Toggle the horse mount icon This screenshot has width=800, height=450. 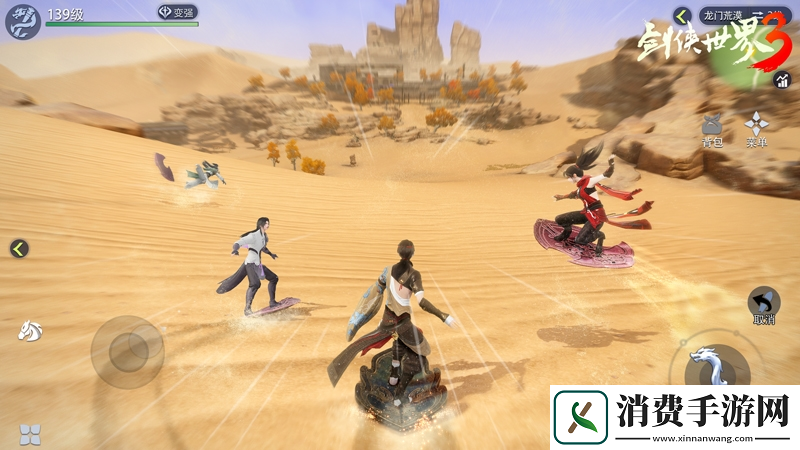point(29,330)
